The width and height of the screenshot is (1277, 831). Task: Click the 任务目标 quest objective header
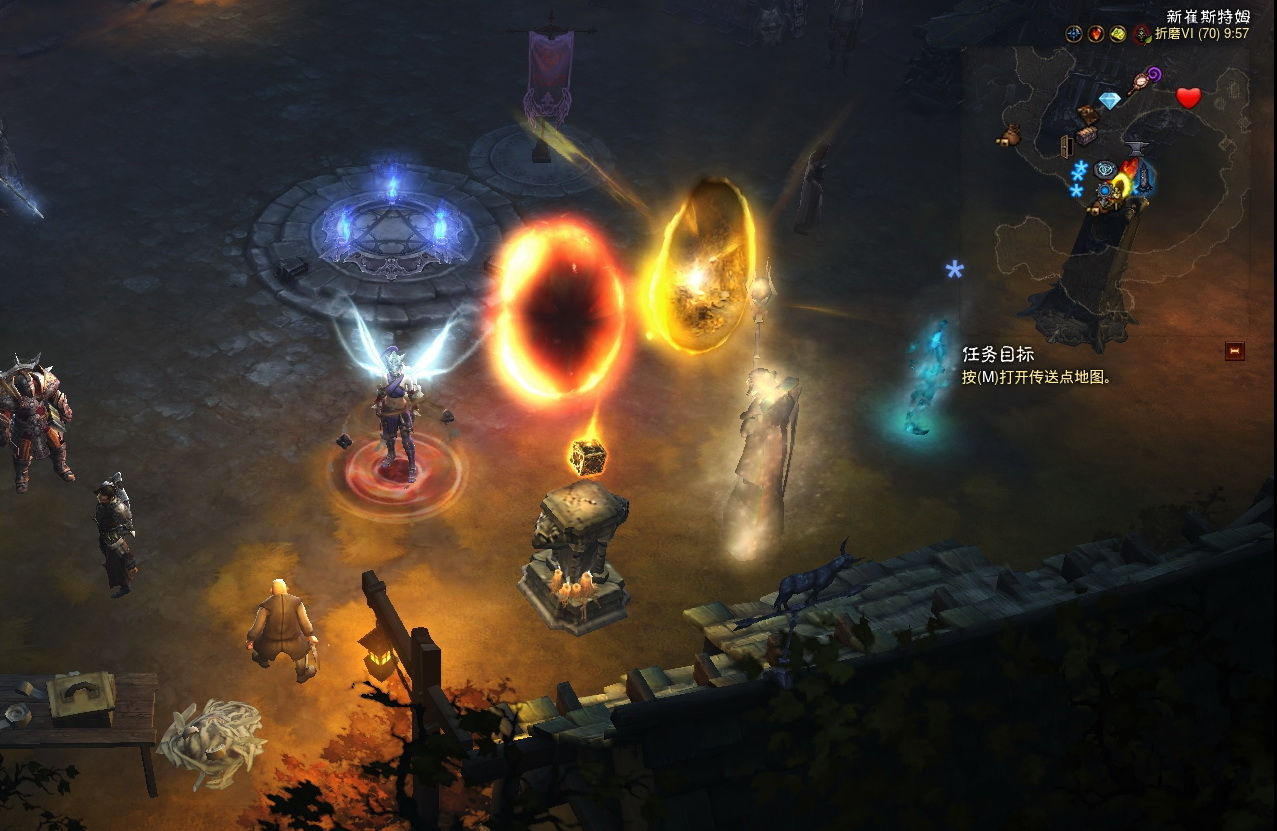998,355
